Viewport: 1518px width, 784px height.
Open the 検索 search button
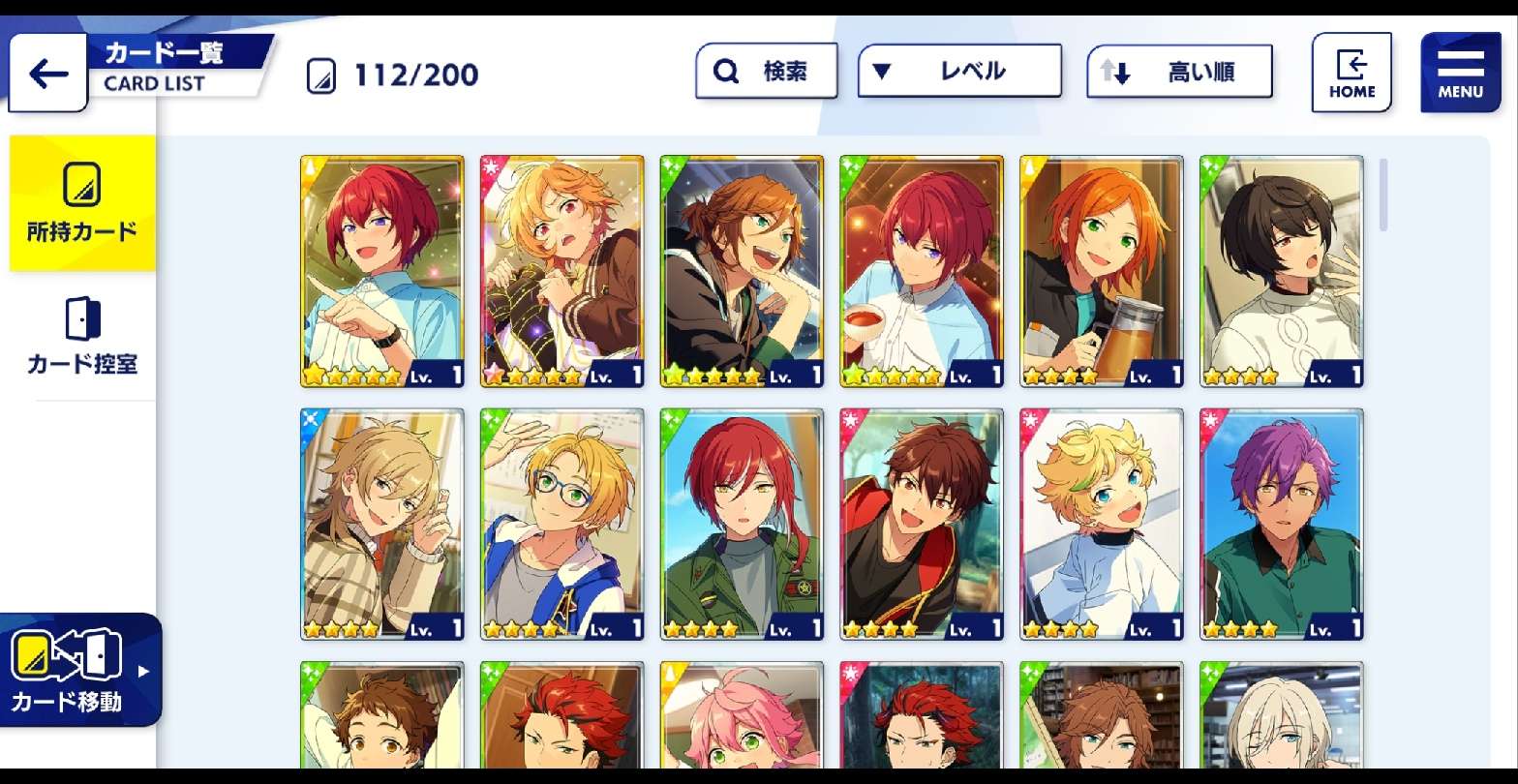tap(766, 71)
